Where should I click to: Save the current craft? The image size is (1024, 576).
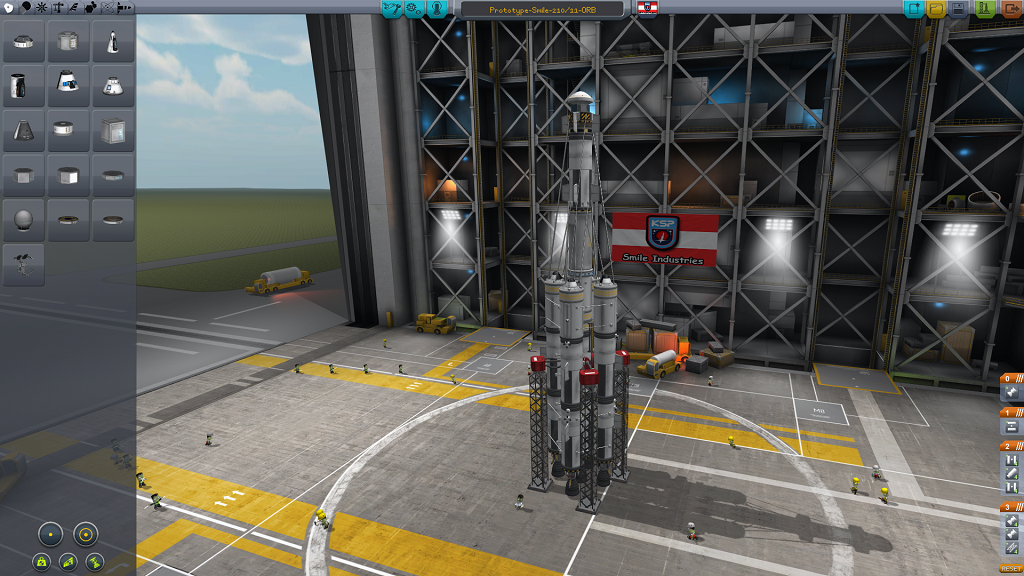959,9
